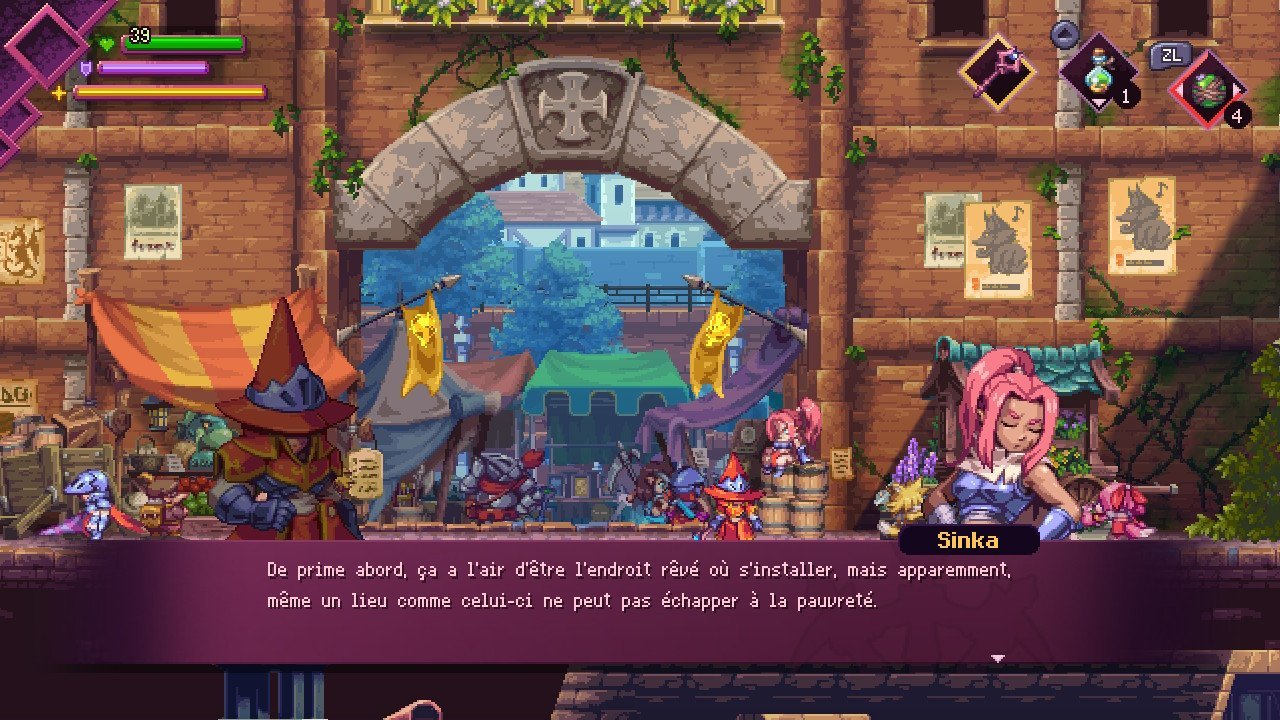The width and height of the screenshot is (1280, 720).
Task: Select the pink magic staff weapon slot
Action: coord(996,72)
